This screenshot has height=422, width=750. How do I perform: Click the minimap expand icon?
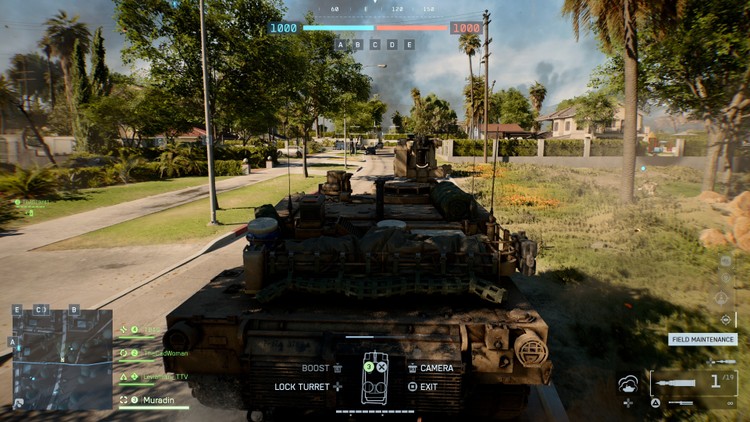(x=19, y=403)
